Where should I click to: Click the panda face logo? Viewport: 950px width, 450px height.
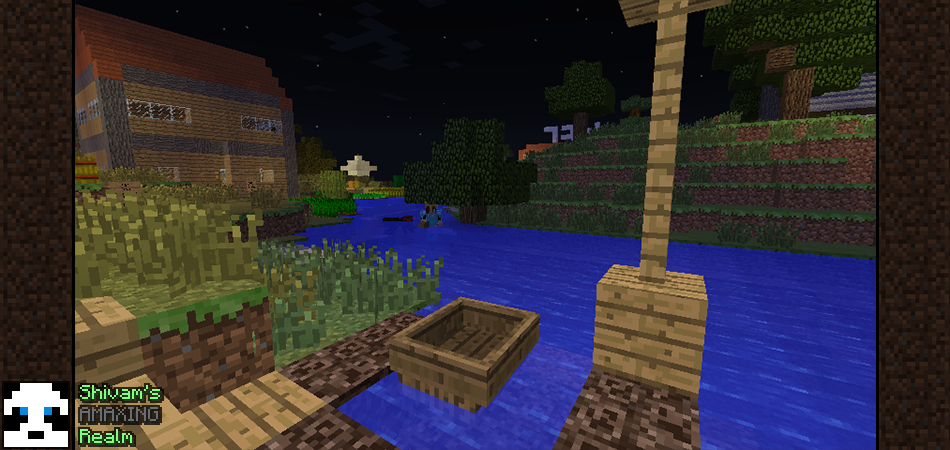coord(36,413)
